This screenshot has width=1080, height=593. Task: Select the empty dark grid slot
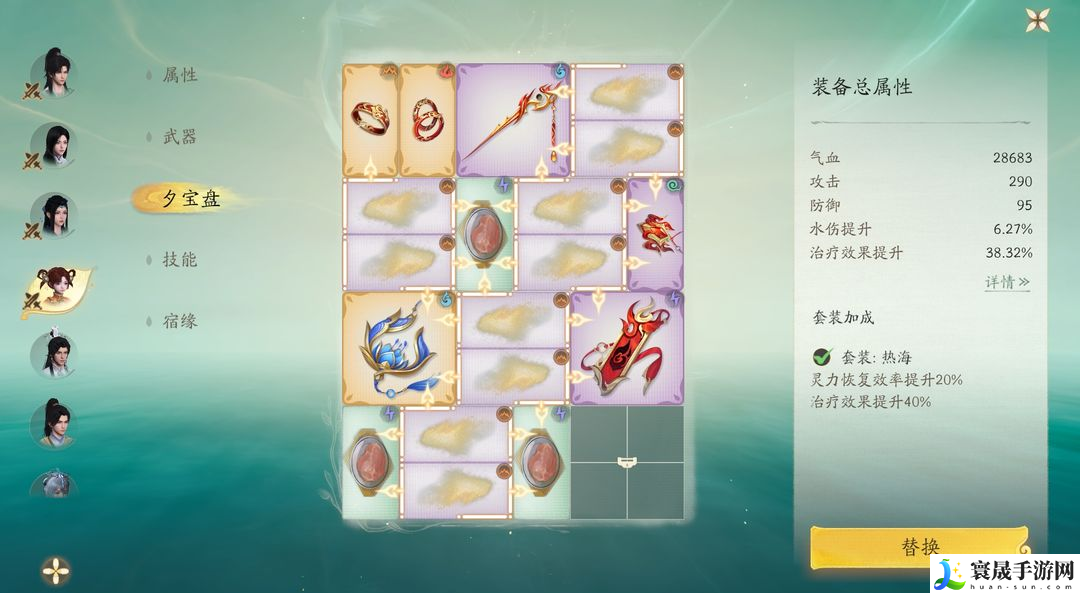coord(627,462)
